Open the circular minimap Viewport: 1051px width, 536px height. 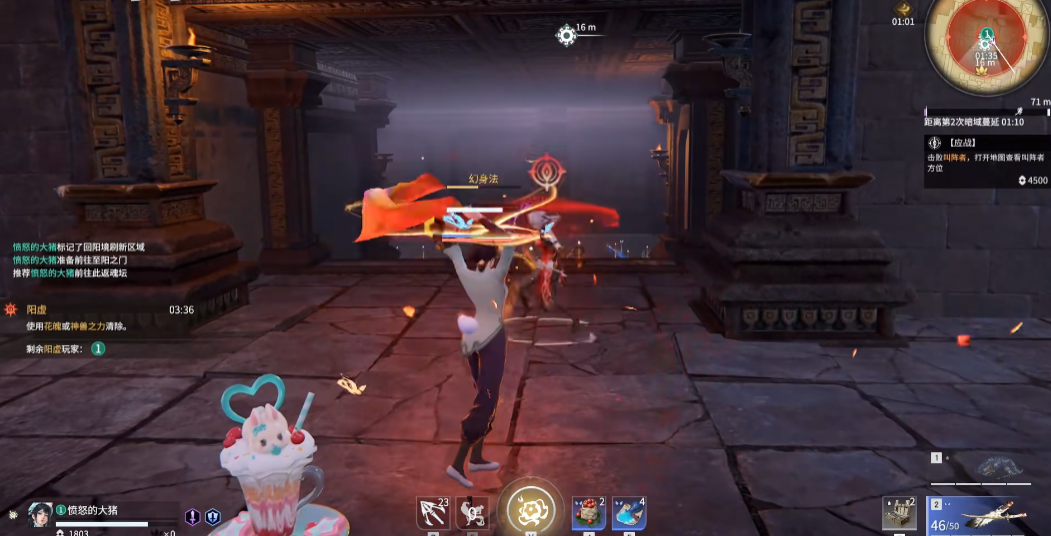pyautogui.click(x=987, y=44)
